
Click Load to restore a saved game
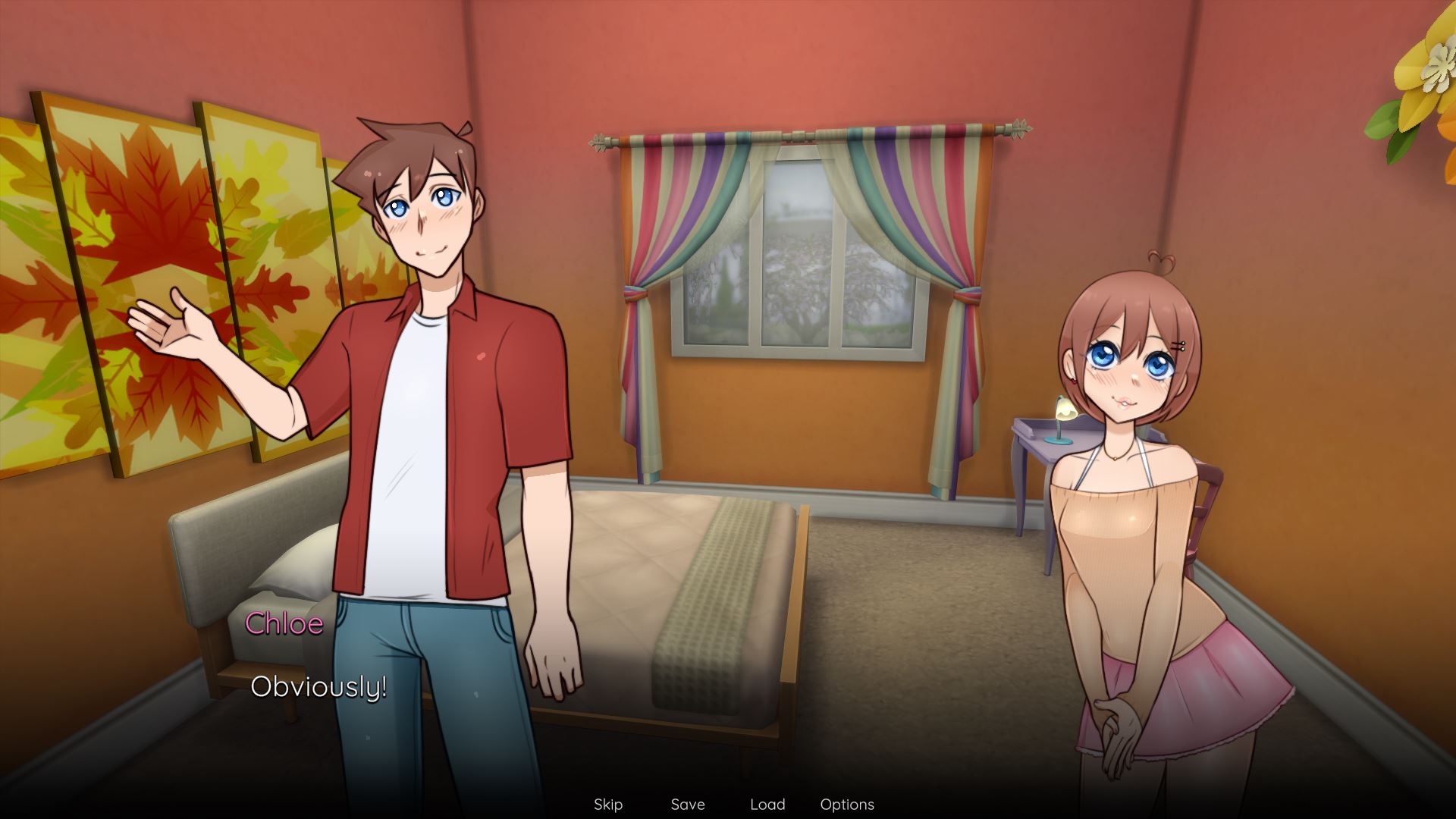768,805
